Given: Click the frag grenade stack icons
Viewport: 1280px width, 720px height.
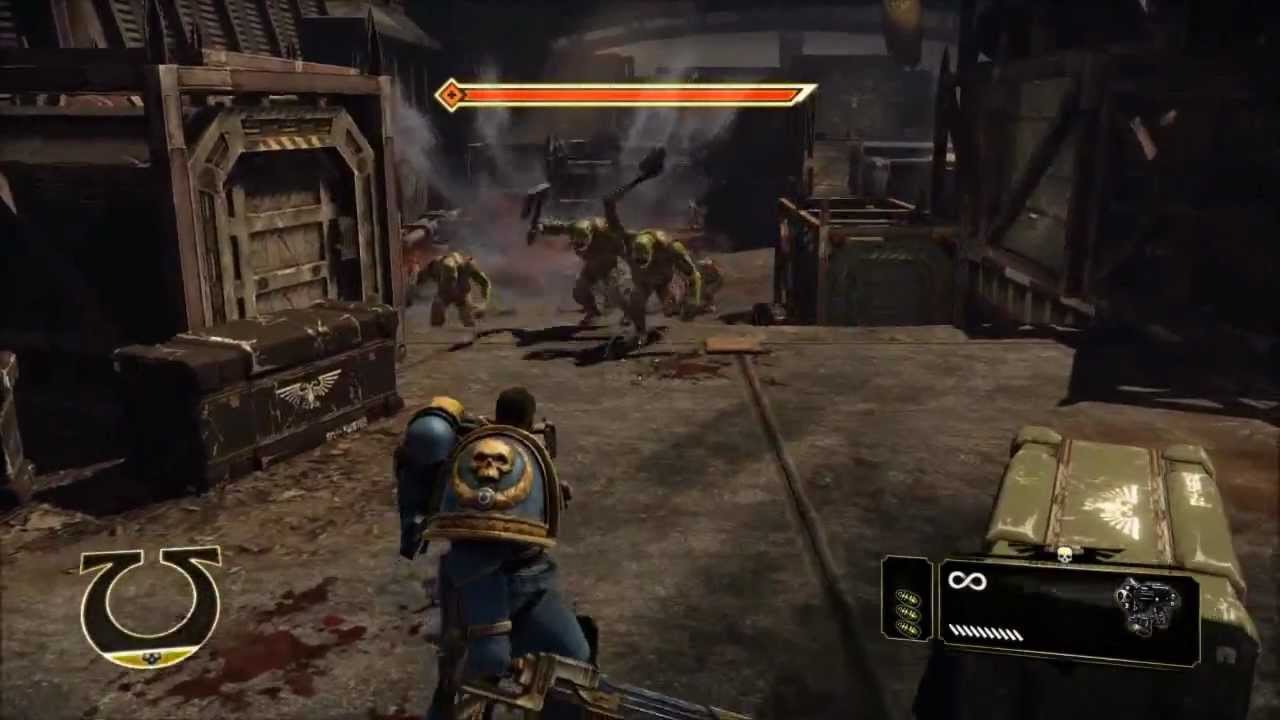Looking at the screenshot, I should click(908, 612).
